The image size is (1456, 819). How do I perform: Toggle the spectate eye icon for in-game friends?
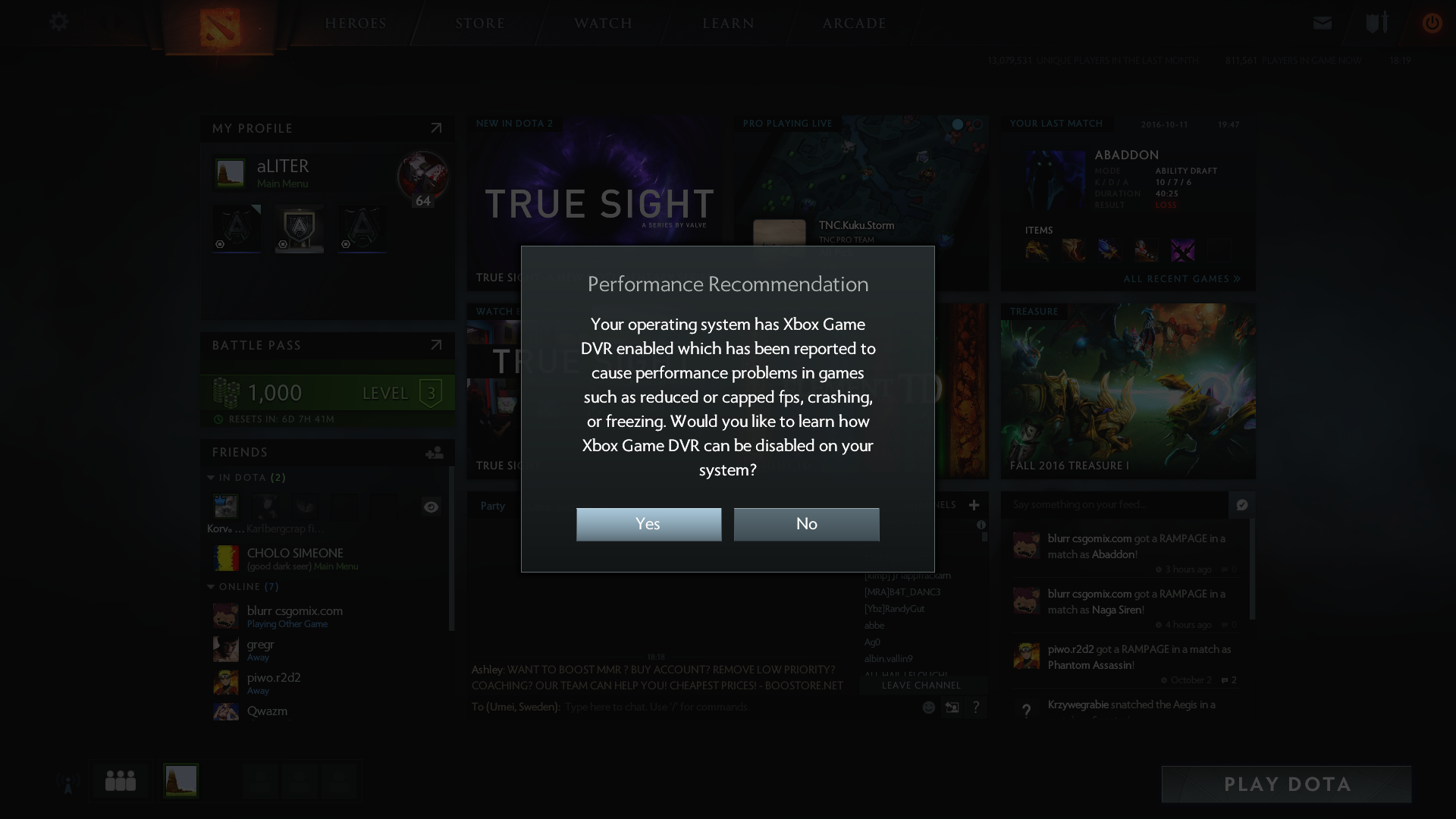click(x=431, y=507)
